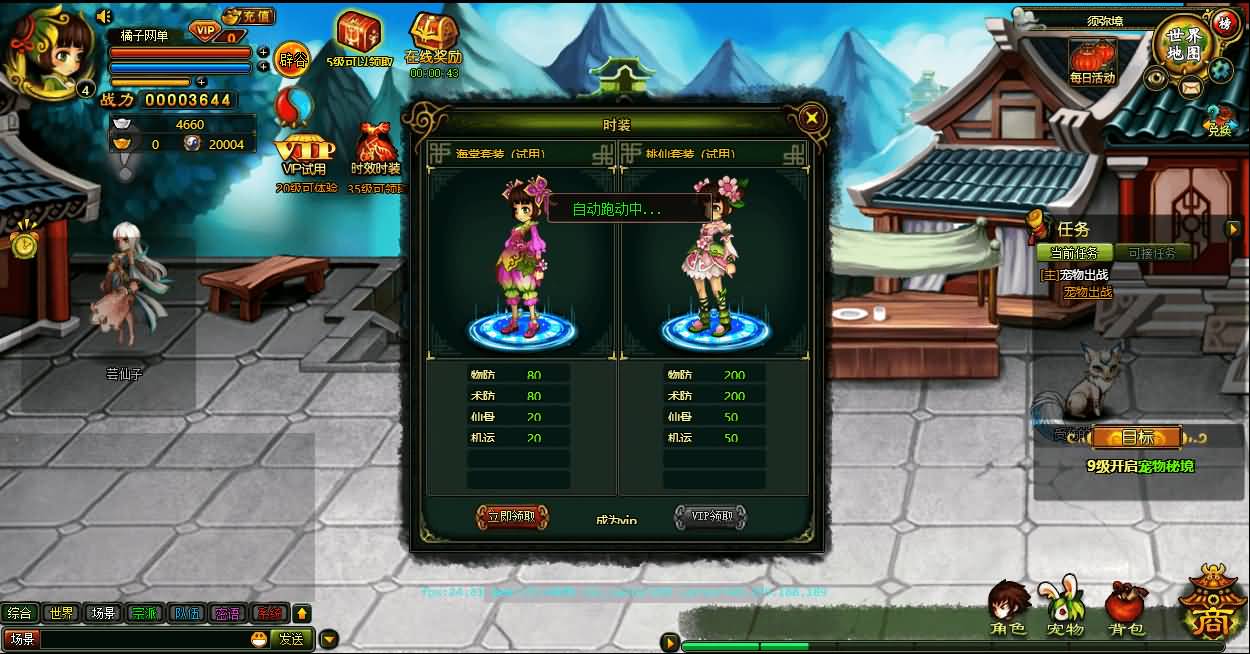Open settings with the gear icon

click(1219, 70)
